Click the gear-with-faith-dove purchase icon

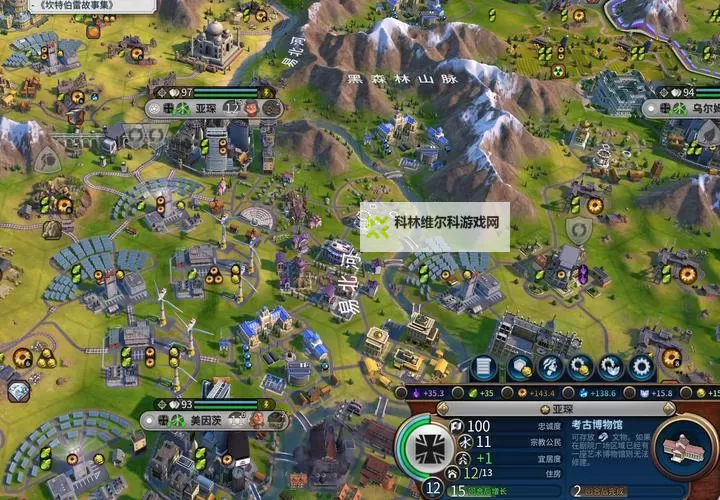tap(610, 368)
